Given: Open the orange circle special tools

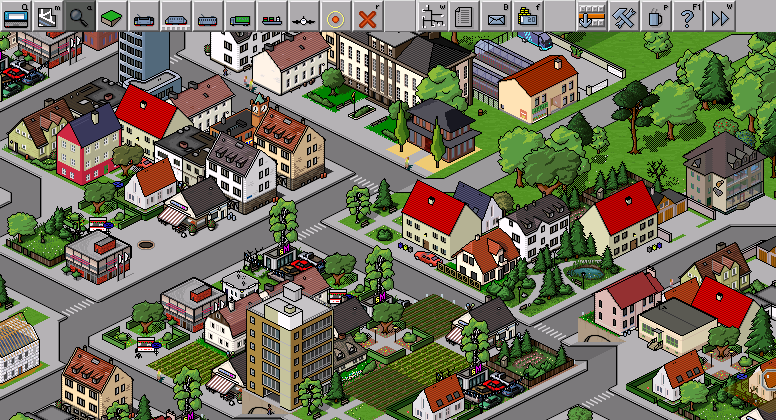Looking at the screenshot, I should [x=336, y=16].
